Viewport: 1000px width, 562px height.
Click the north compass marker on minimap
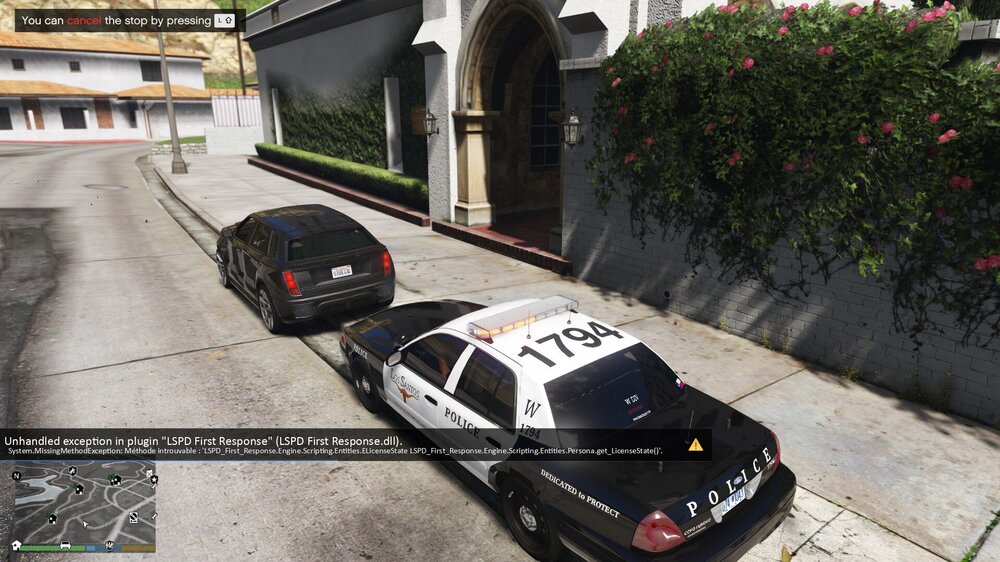(x=16, y=476)
